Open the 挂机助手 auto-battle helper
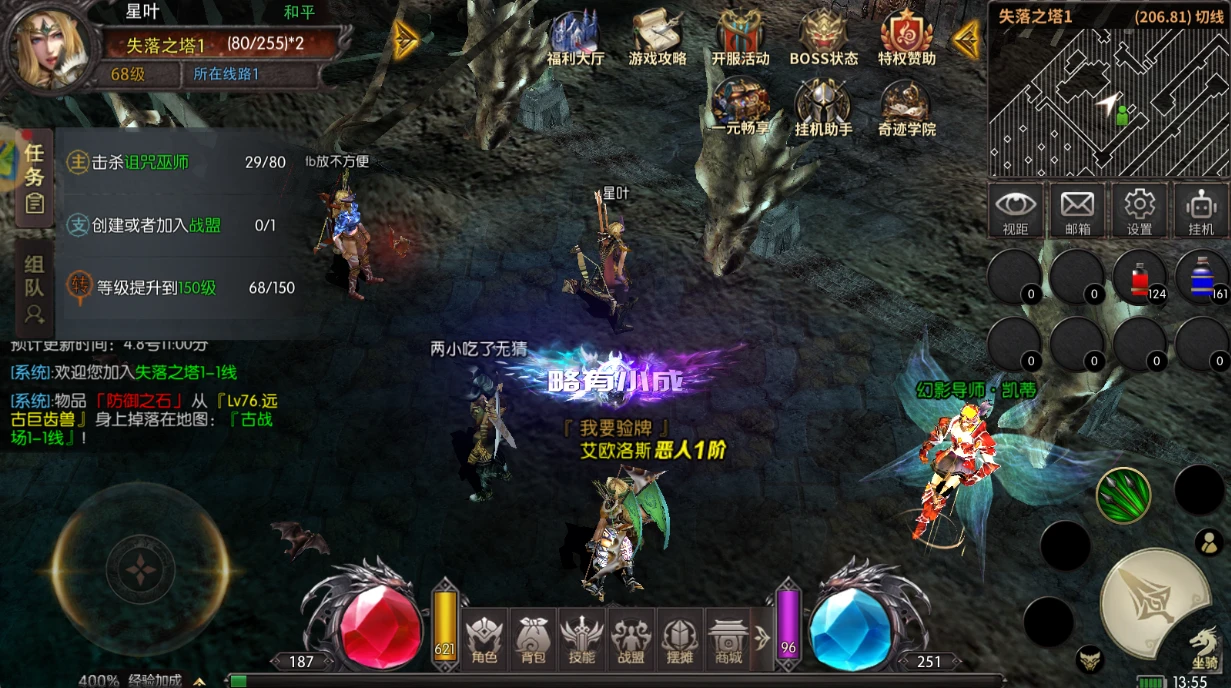The height and width of the screenshot is (688, 1231). coord(823,107)
